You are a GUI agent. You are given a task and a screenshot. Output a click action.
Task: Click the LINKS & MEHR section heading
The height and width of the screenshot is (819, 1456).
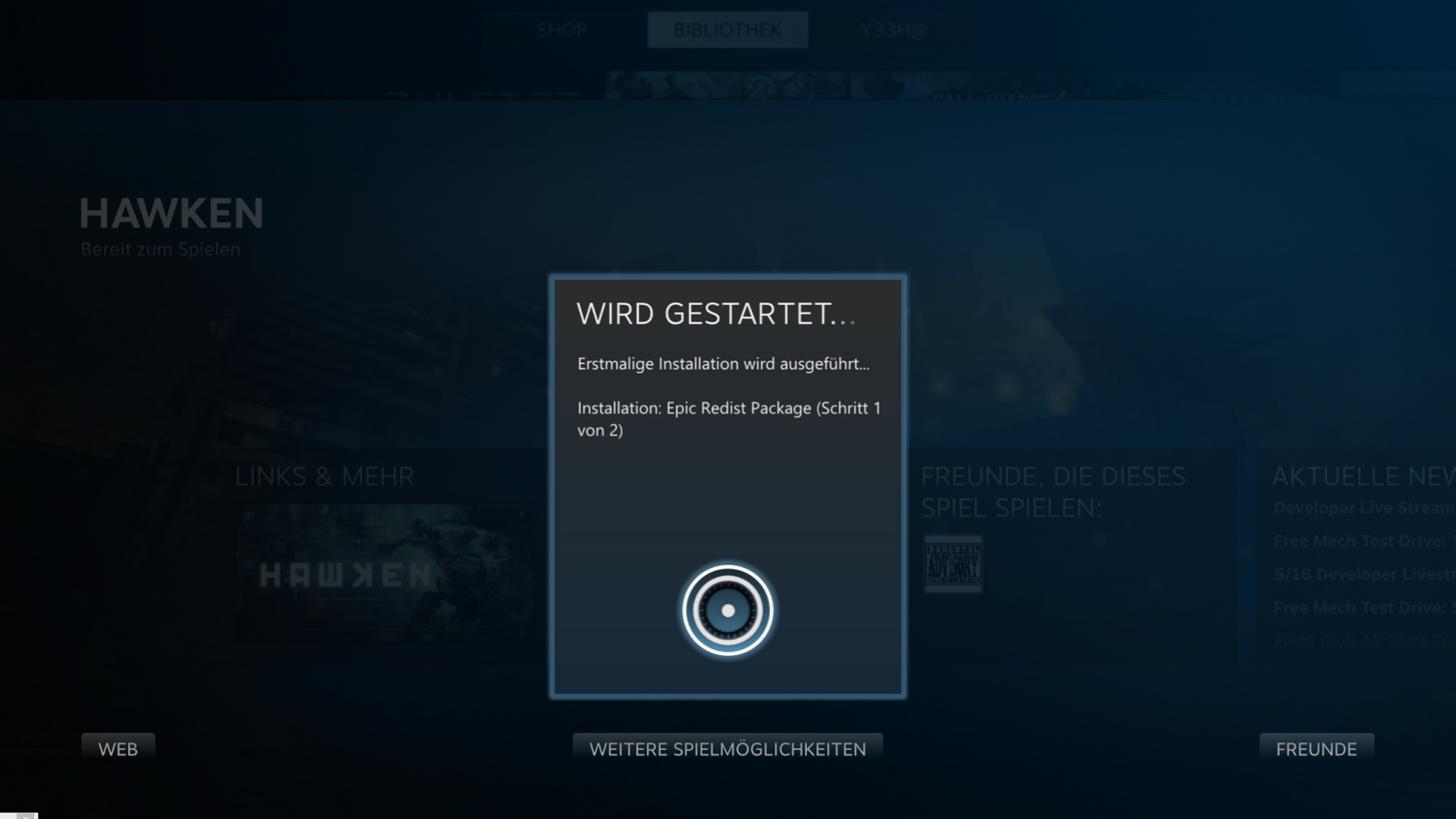325,476
